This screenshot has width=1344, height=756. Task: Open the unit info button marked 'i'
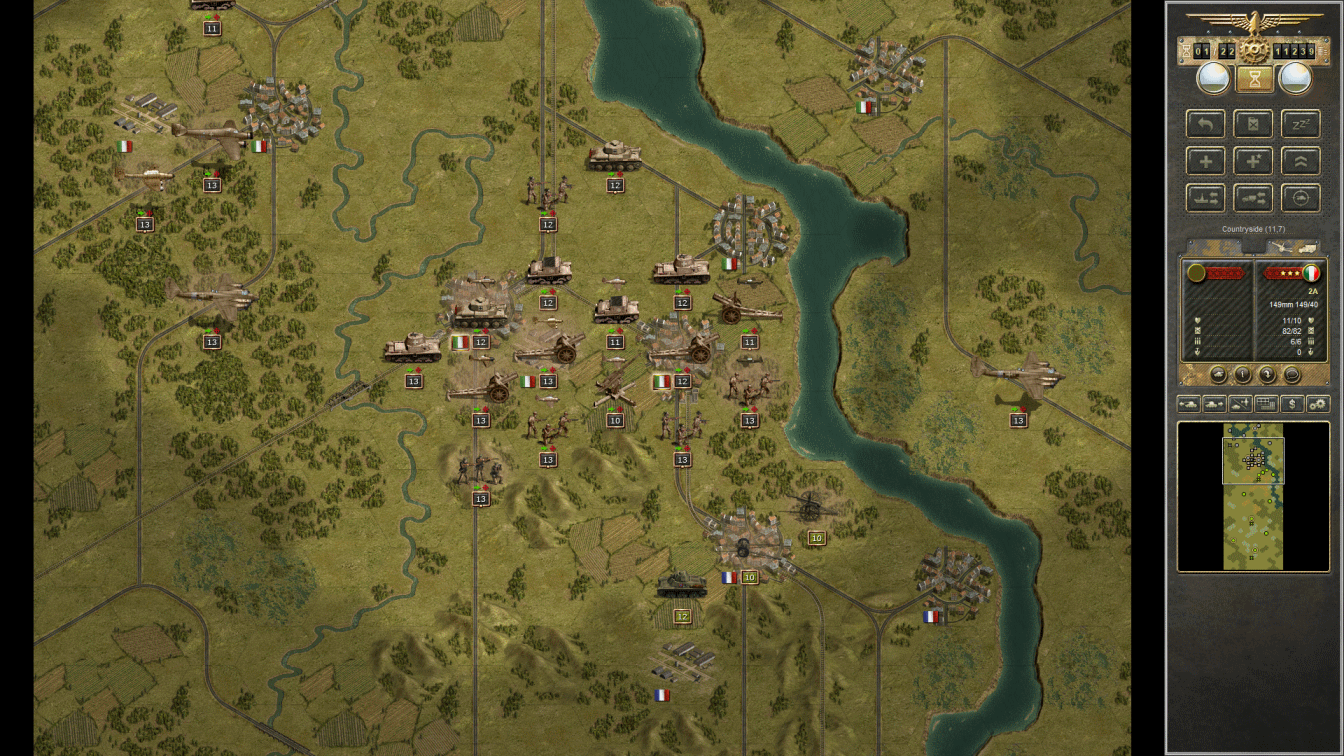click(x=1242, y=375)
